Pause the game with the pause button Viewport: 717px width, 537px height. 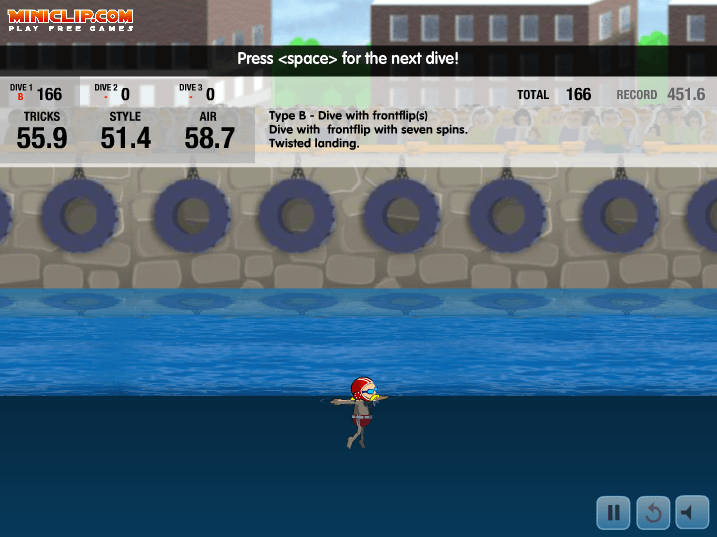click(x=613, y=513)
